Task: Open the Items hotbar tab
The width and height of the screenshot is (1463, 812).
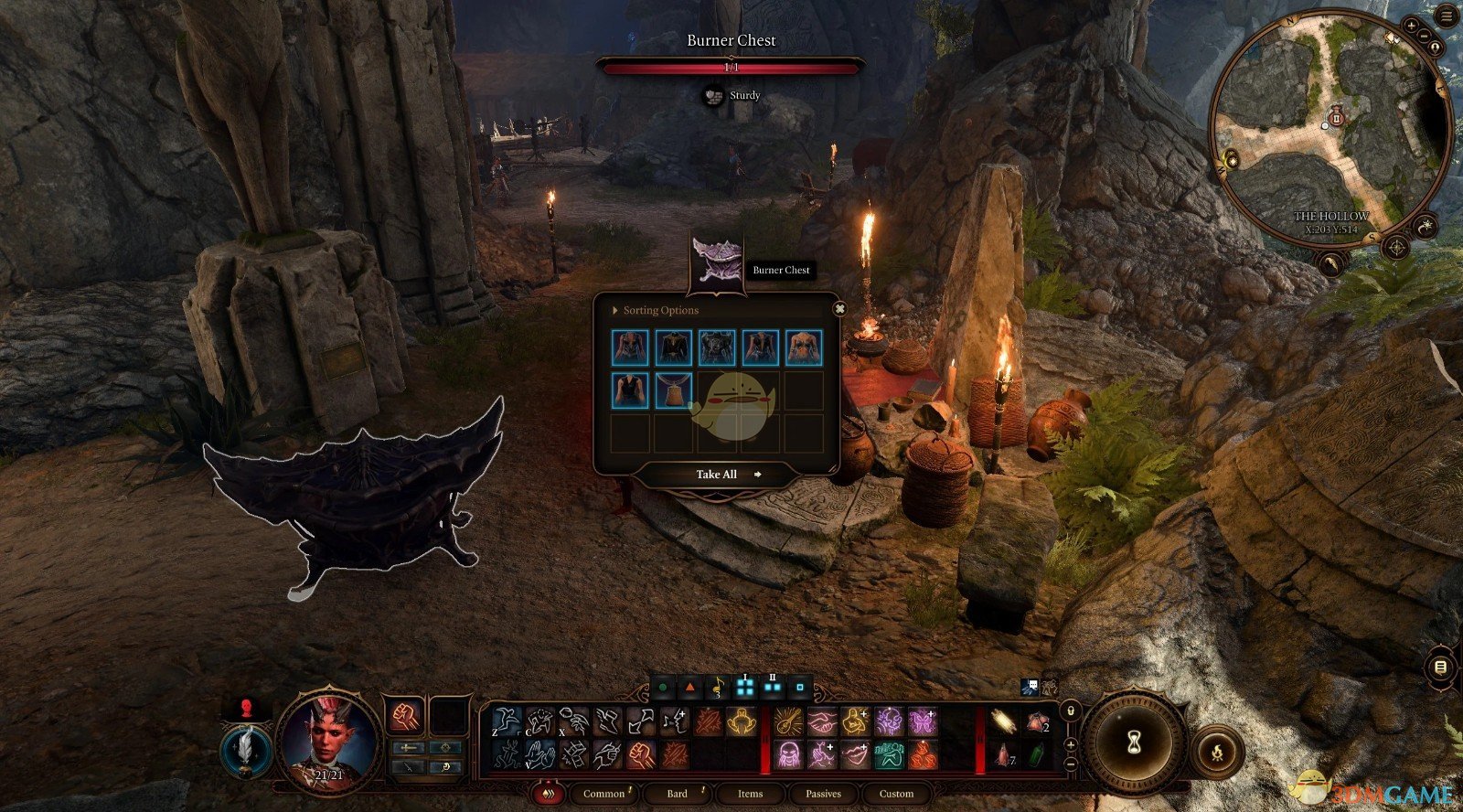Action: [750, 794]
